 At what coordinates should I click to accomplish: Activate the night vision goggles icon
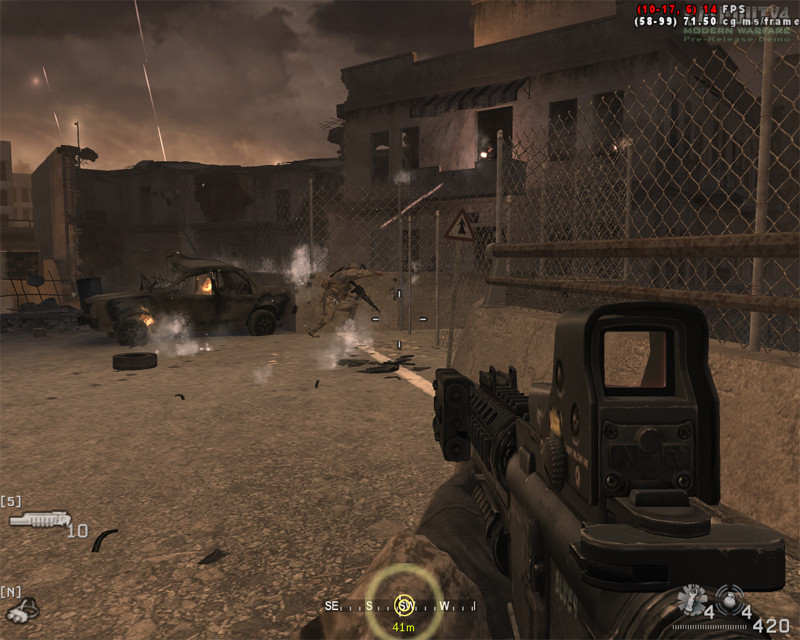(20, 608)
